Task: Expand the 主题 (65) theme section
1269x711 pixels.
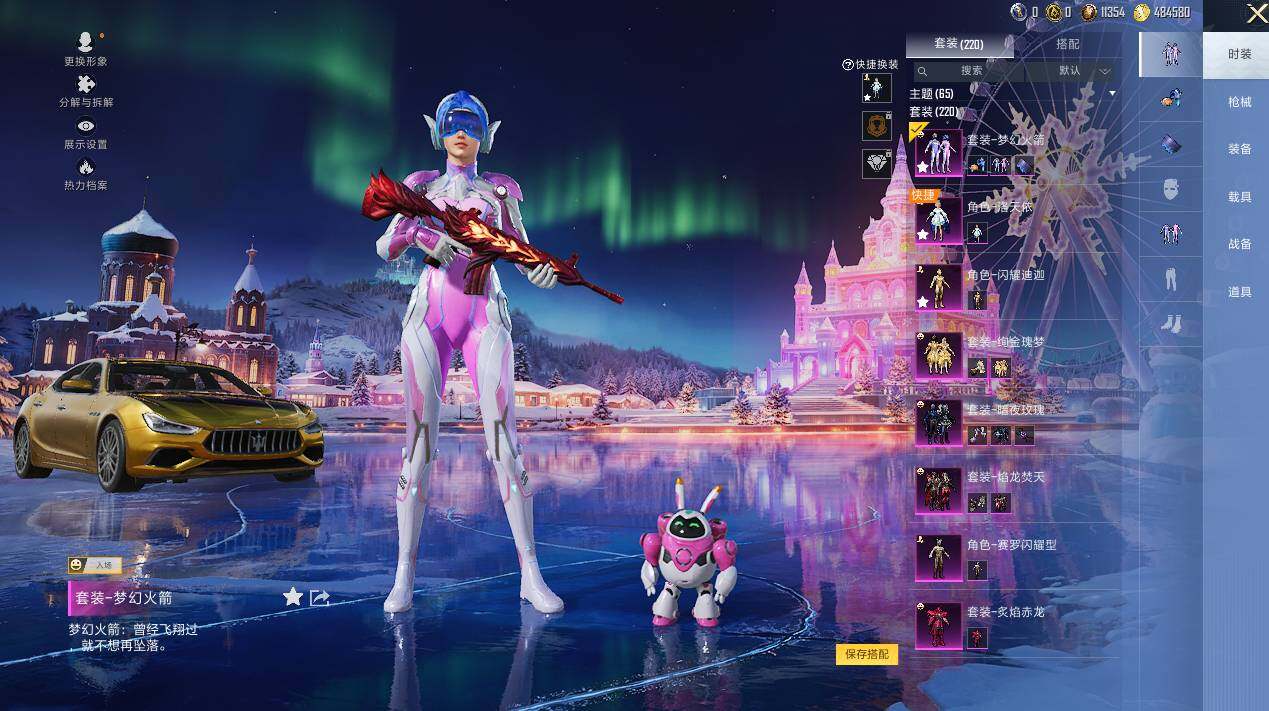Action: [1112, 93]
